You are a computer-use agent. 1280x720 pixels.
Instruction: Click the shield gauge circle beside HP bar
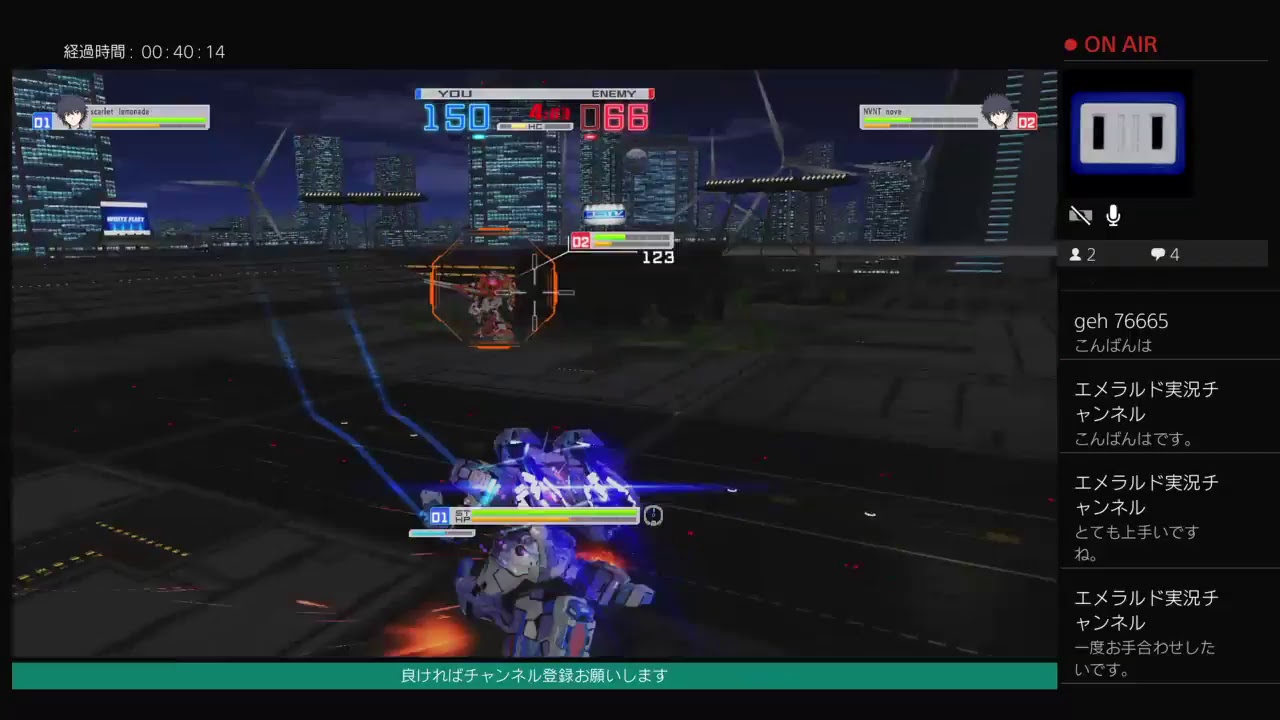tap(654, 516)
